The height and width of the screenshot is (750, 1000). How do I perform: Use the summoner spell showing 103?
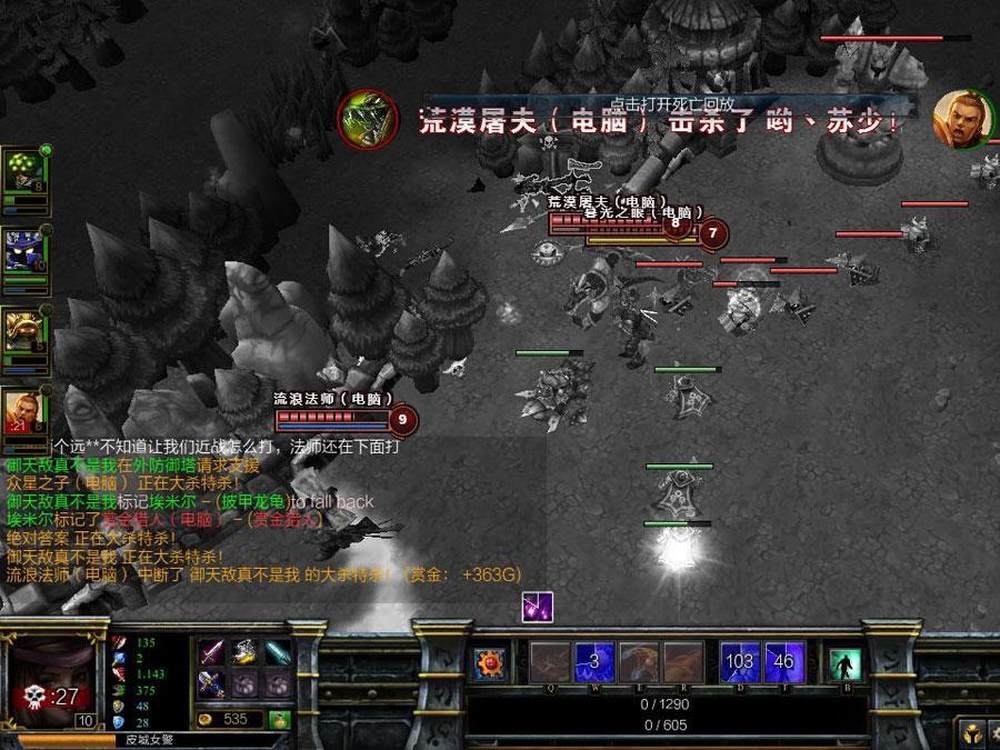click(x=740, y=662)
